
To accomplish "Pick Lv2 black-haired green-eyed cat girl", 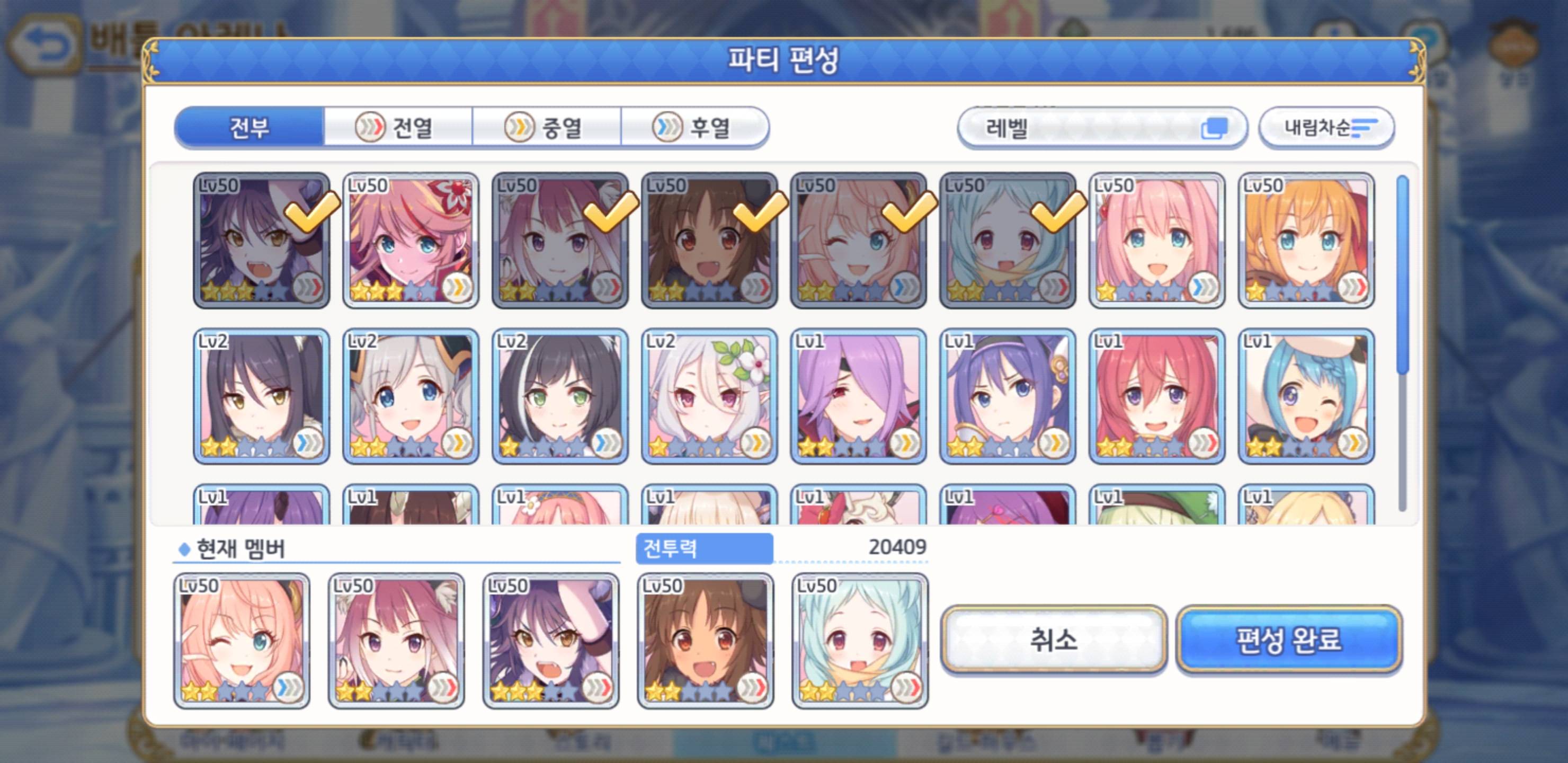I will click(560, 396).
